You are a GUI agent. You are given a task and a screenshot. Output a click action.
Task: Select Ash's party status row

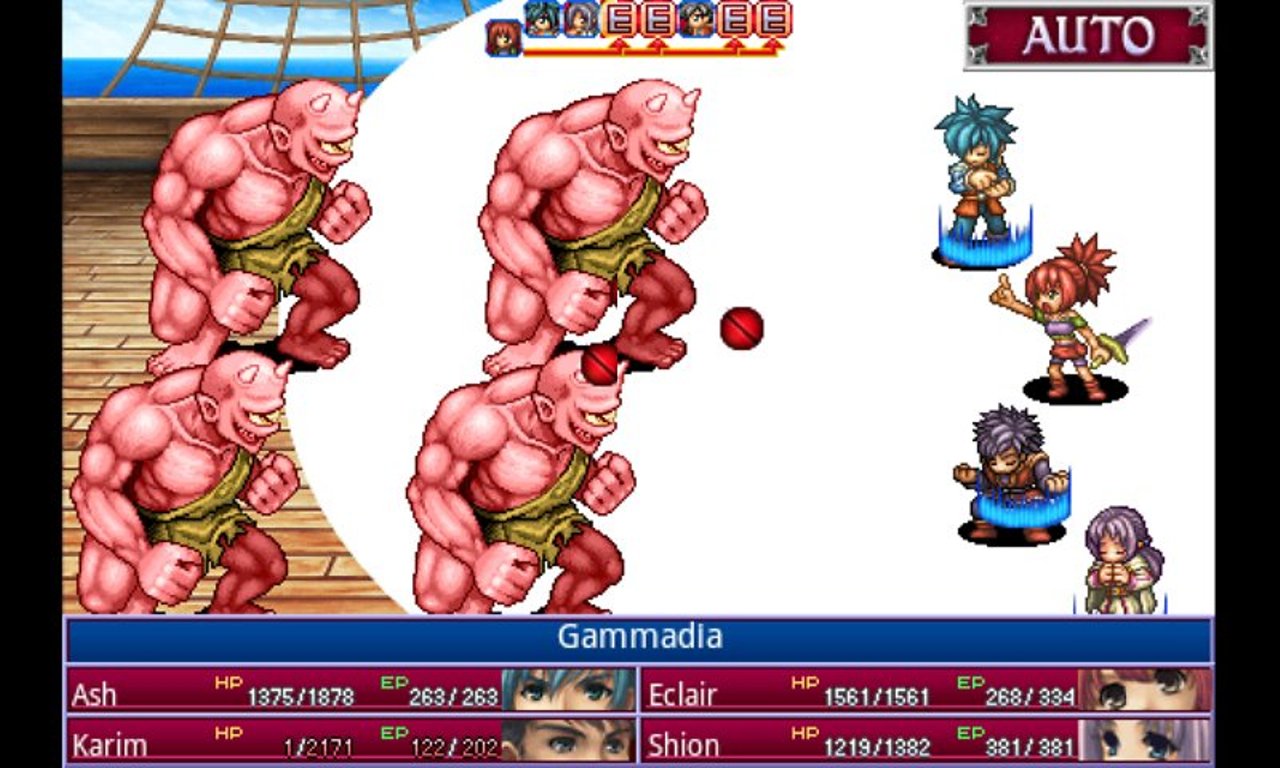point(350,691)
